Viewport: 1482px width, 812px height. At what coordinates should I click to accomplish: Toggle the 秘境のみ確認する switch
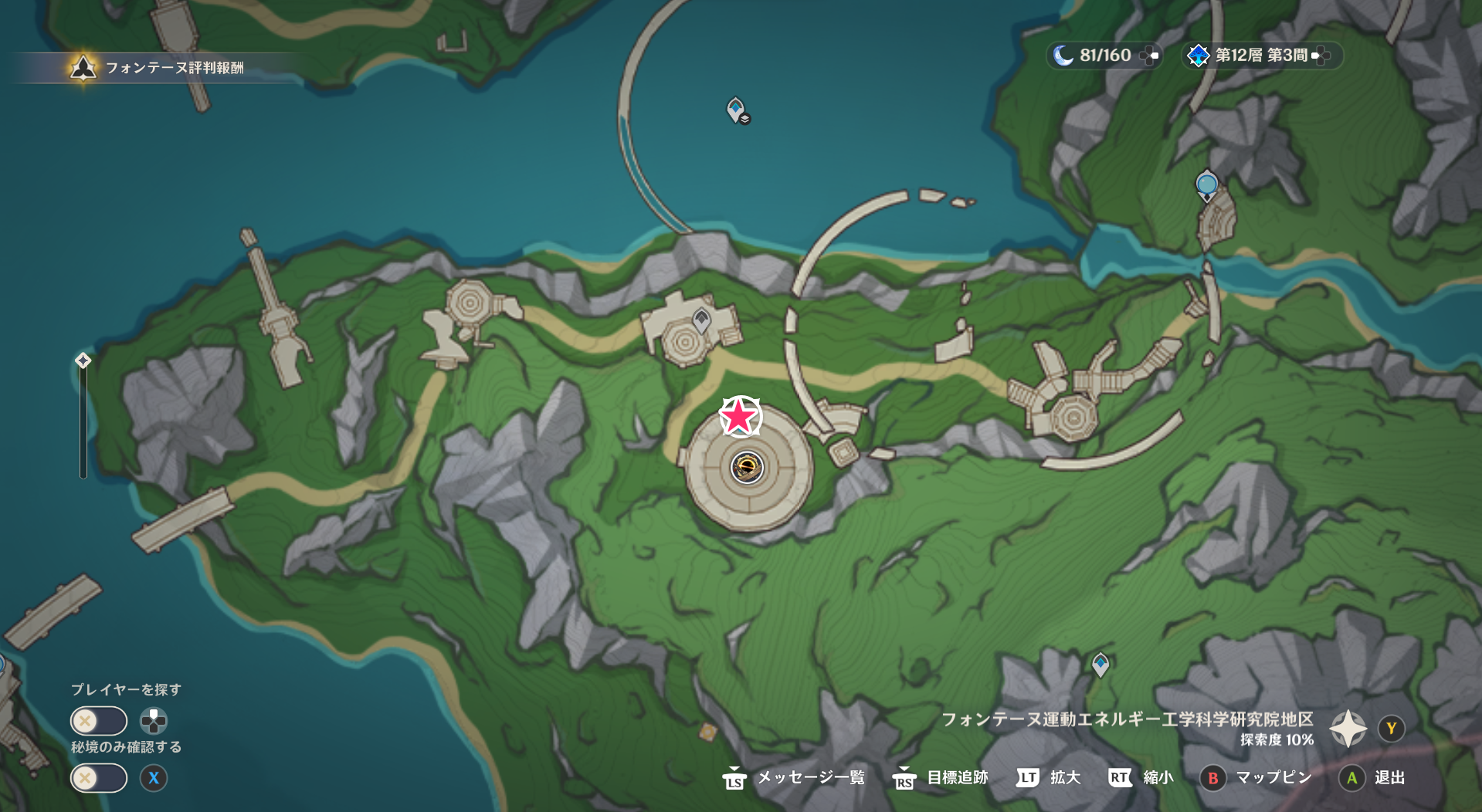pyautogui.click(x=98, y=778)
